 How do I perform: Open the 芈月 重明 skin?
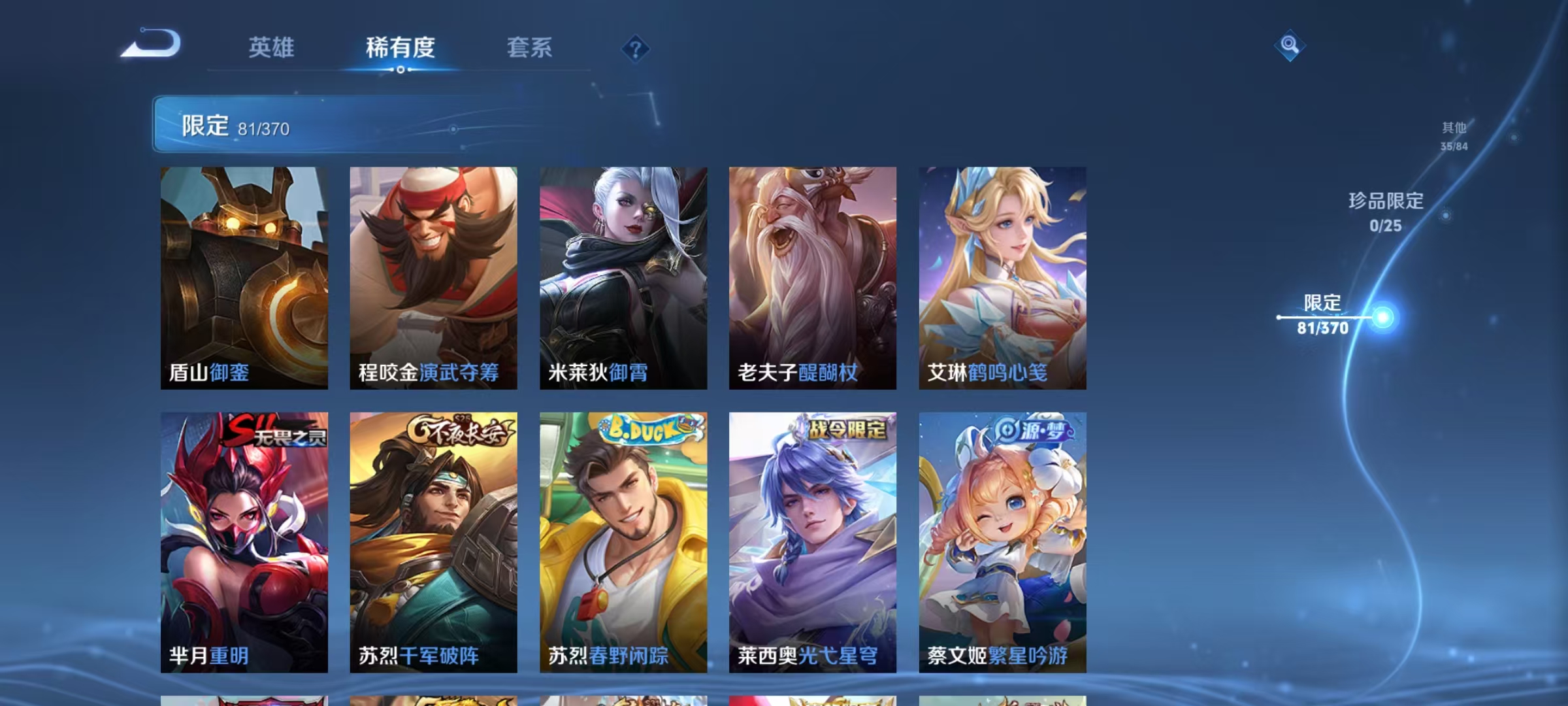coord(245,543)
